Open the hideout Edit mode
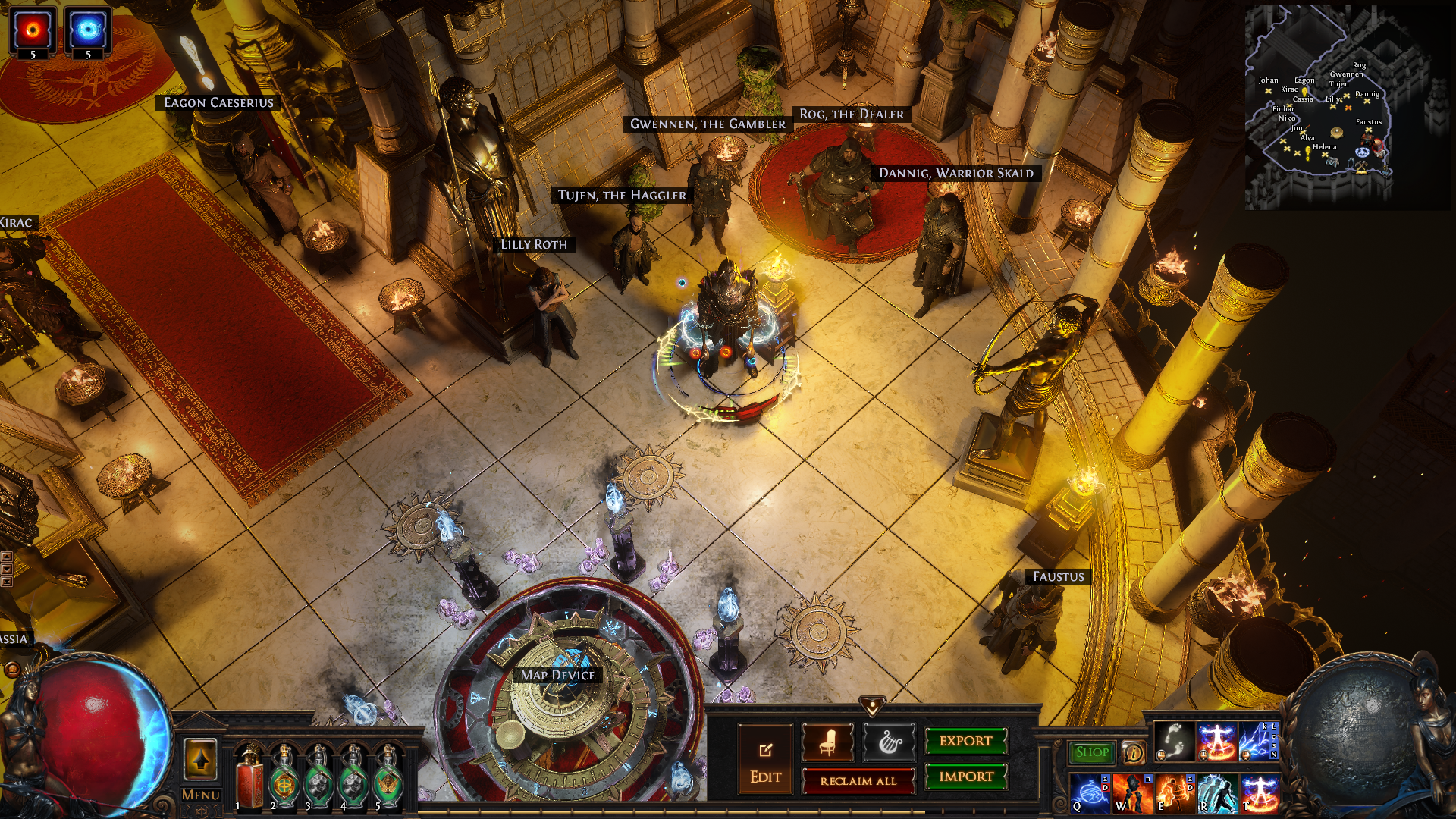The width and height of the screenshot is (1456, 819). pyautogui.click(x=765, y=758)
